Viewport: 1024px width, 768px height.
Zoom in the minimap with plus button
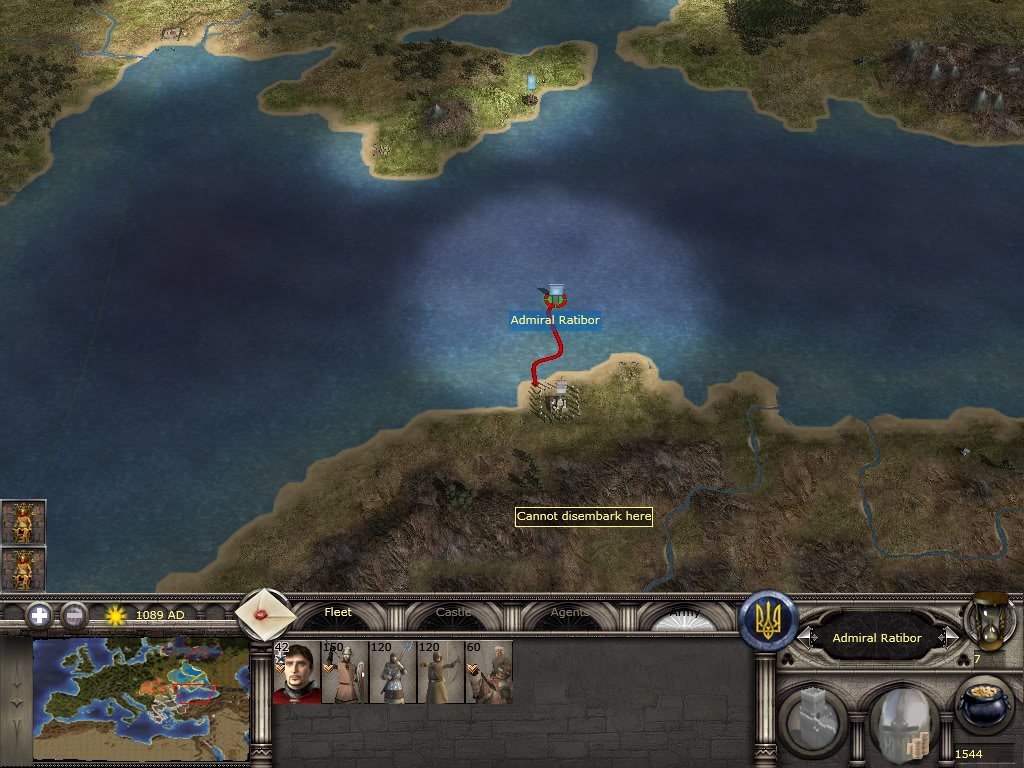tap(39, 615)
